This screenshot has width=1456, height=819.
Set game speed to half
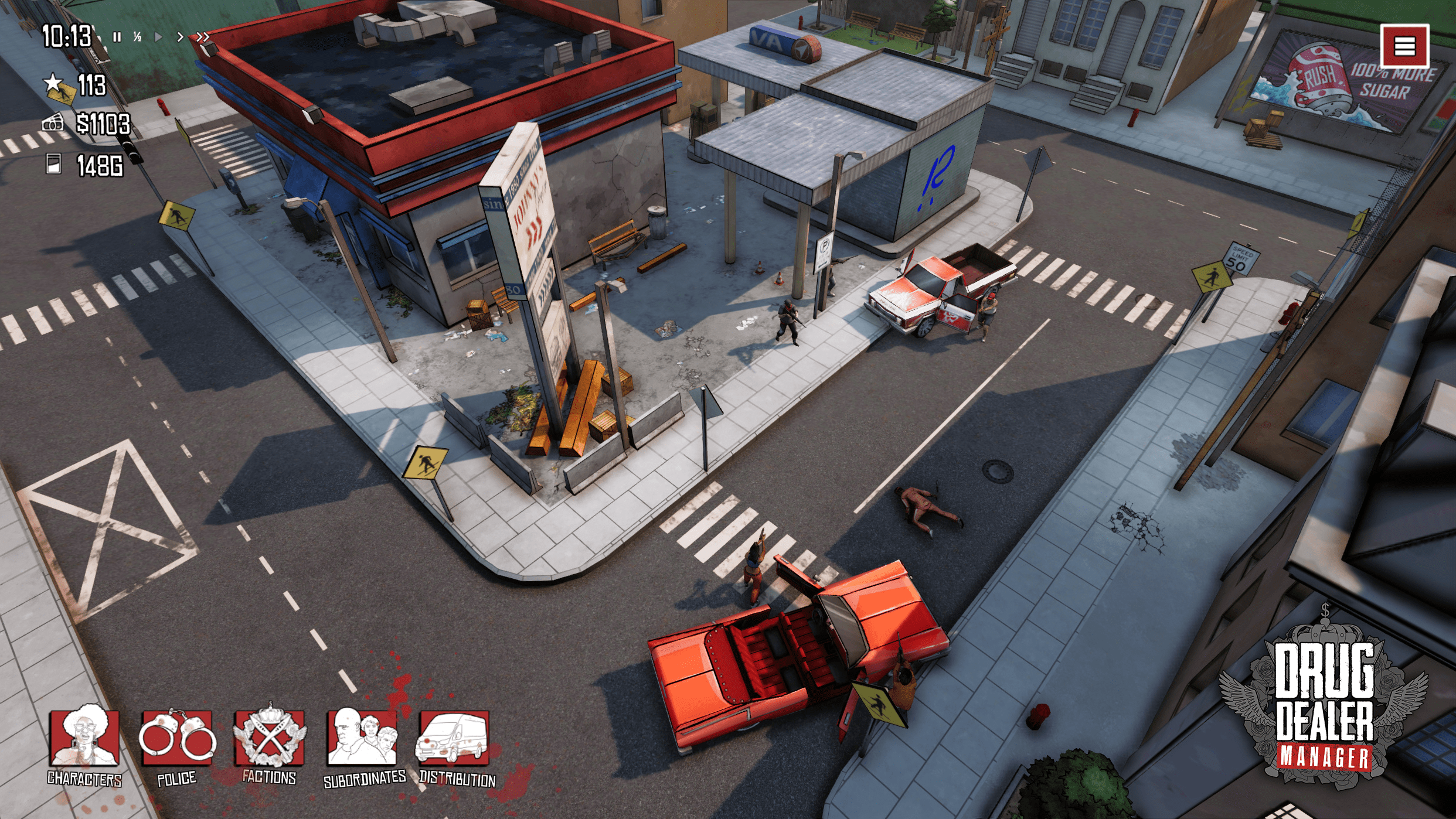tap(138, 37)
